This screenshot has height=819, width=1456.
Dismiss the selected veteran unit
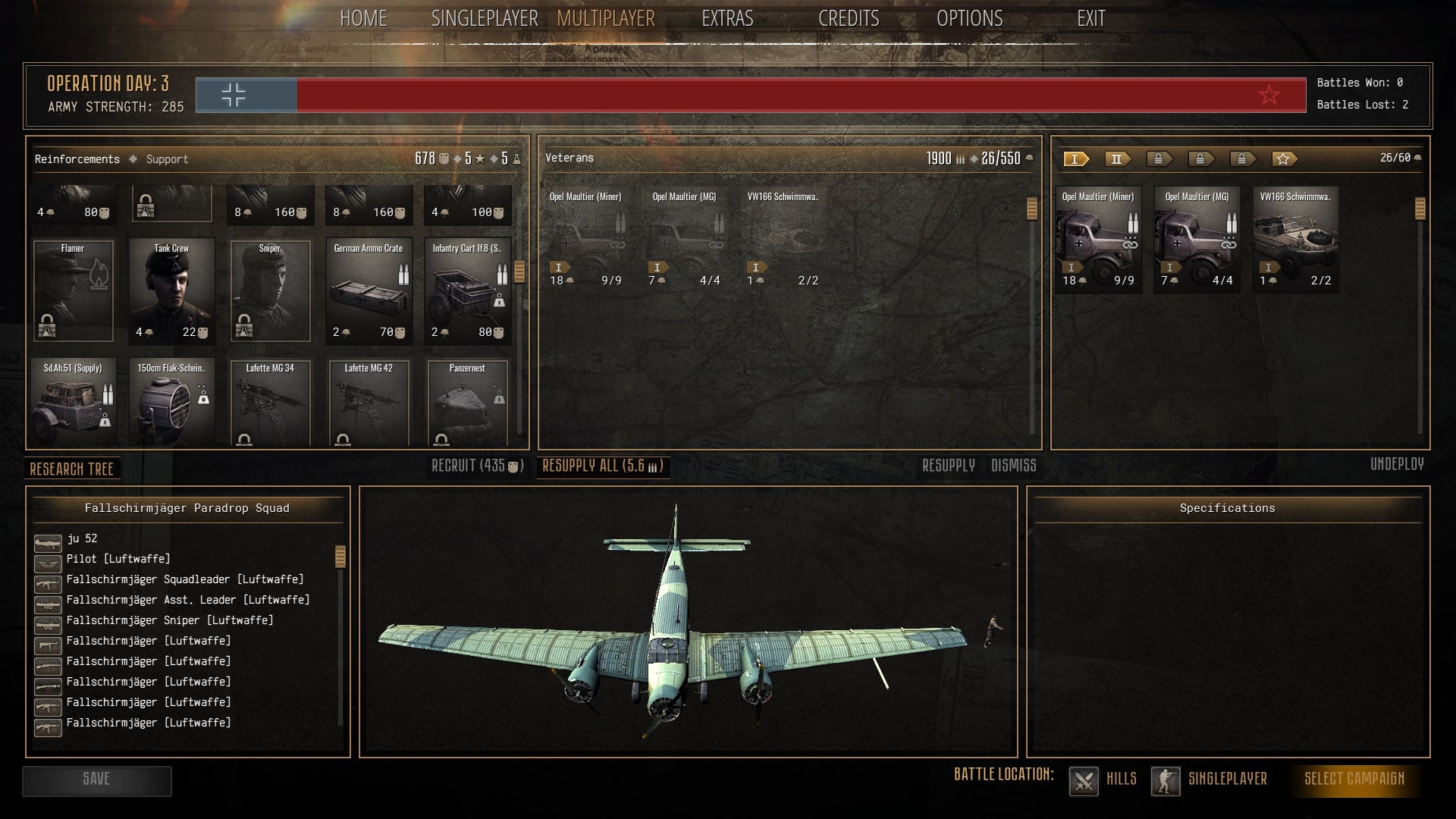tap(1013, 466)
